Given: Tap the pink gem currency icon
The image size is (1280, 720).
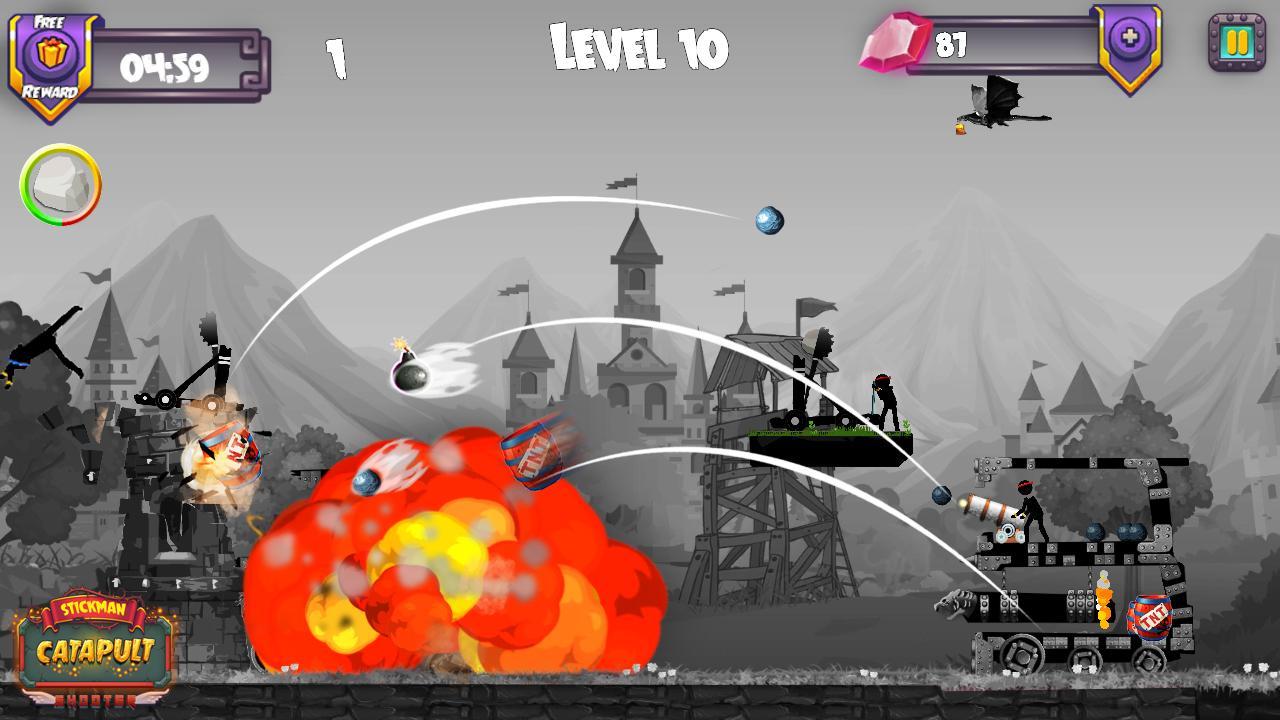Looking at the screenshot, I should 894,42.
